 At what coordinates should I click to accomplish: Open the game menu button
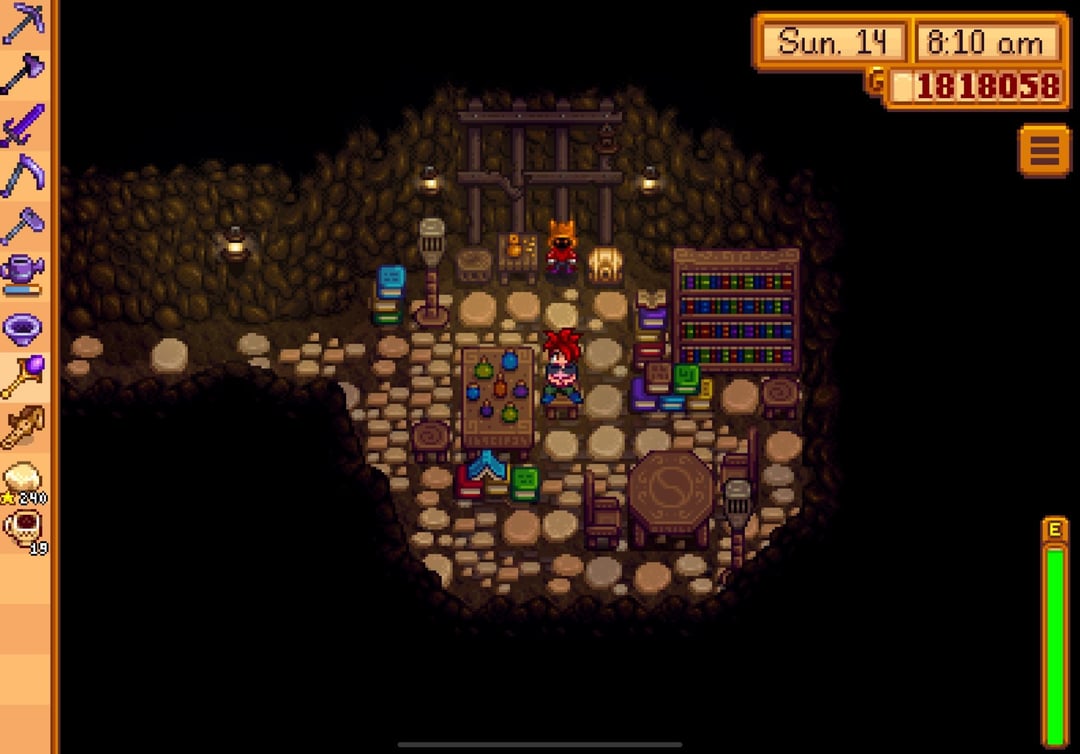click(1043, 150)
